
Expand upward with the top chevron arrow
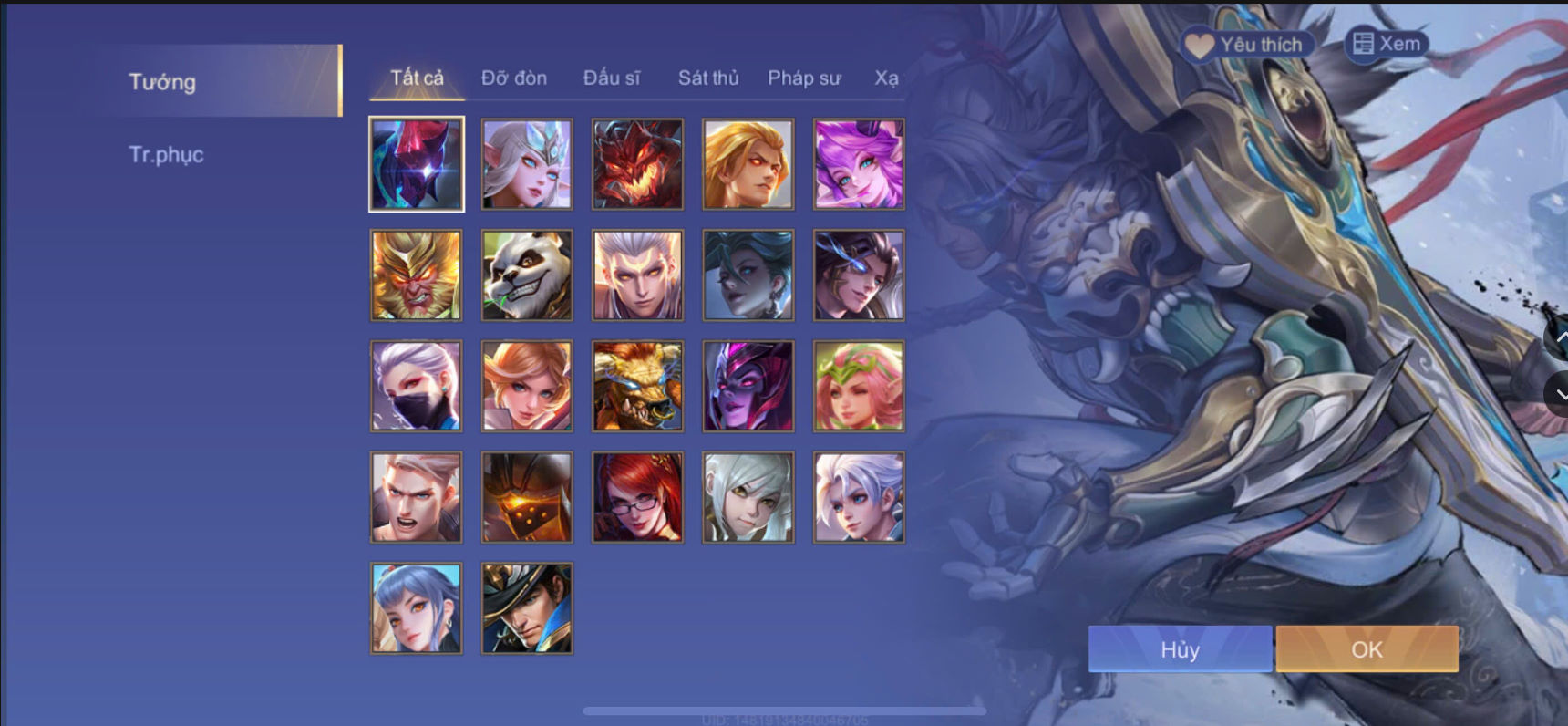pyautogui.click(x=1555, y=339)
